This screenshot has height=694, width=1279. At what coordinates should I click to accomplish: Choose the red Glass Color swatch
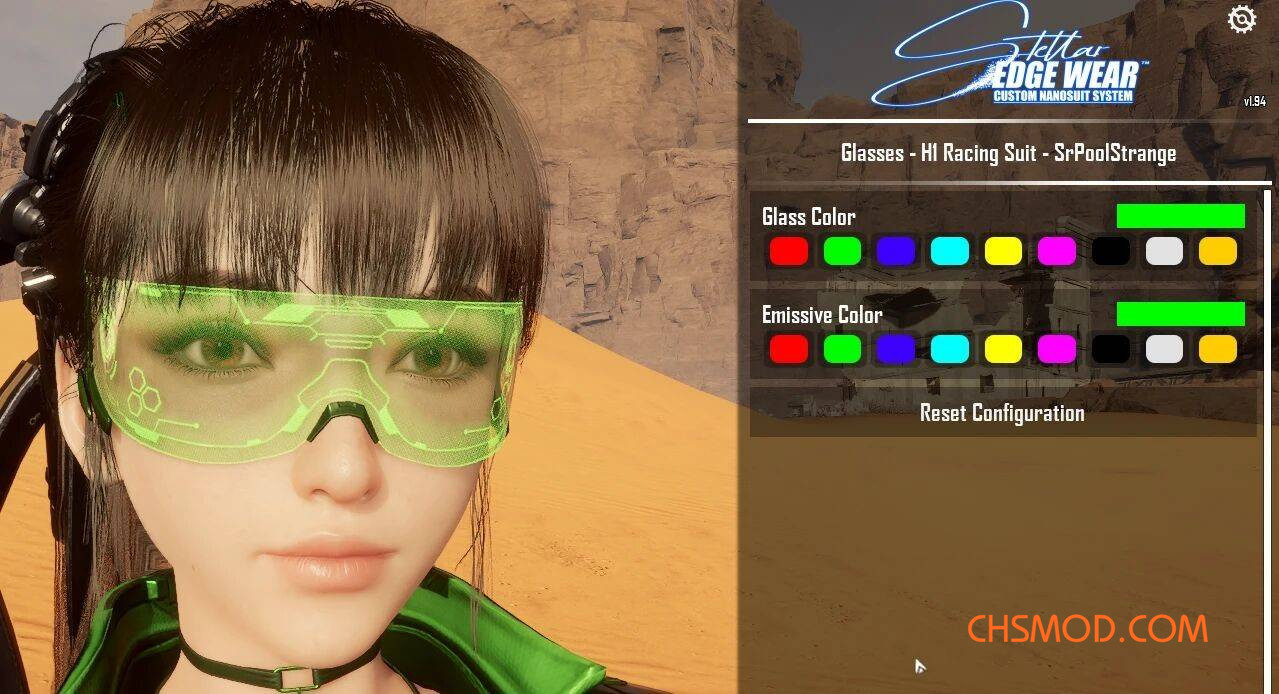coord(789,251)
